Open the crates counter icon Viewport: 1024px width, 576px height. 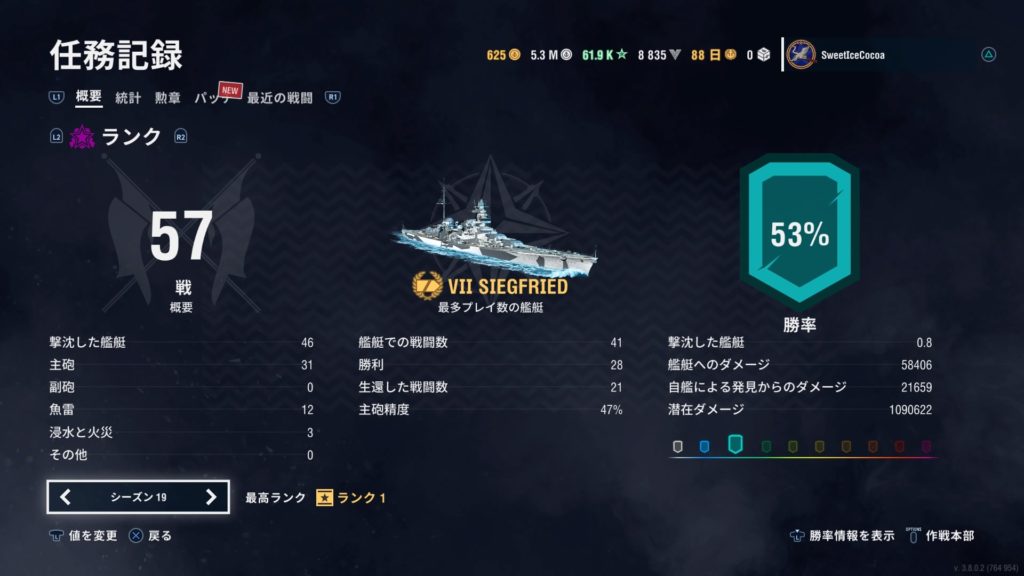[757, 55]
